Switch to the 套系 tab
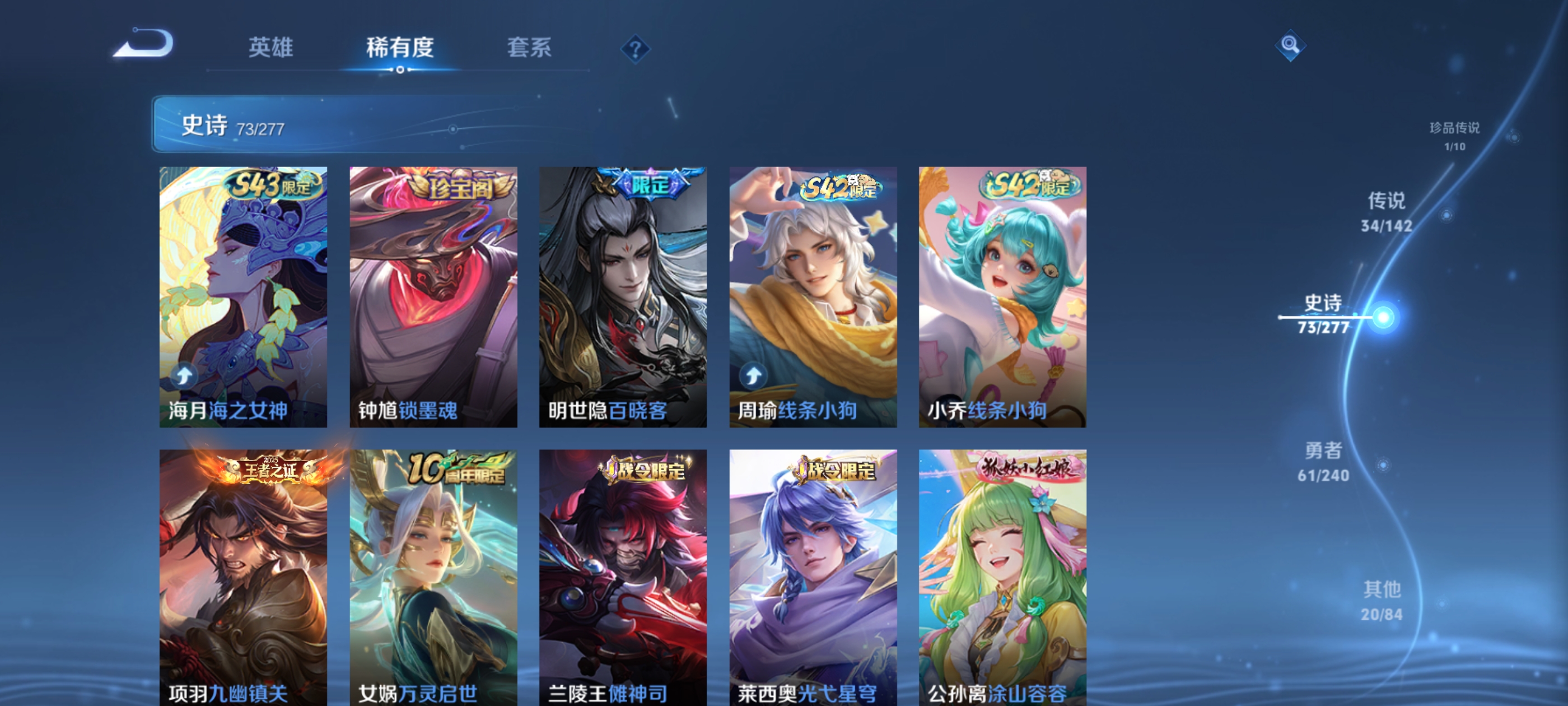 (530, 49)
